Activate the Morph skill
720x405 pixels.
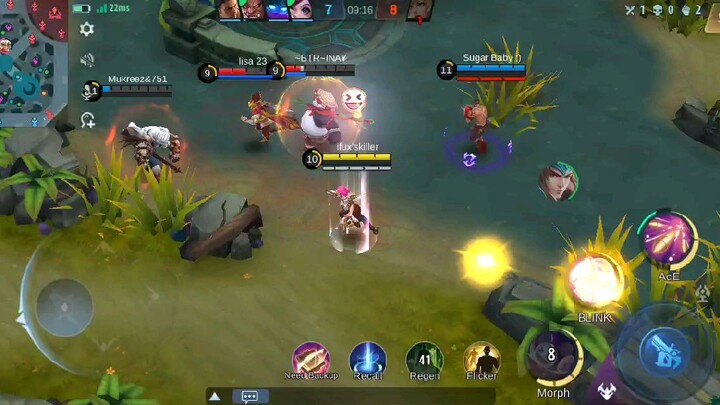tap(553, 357)
